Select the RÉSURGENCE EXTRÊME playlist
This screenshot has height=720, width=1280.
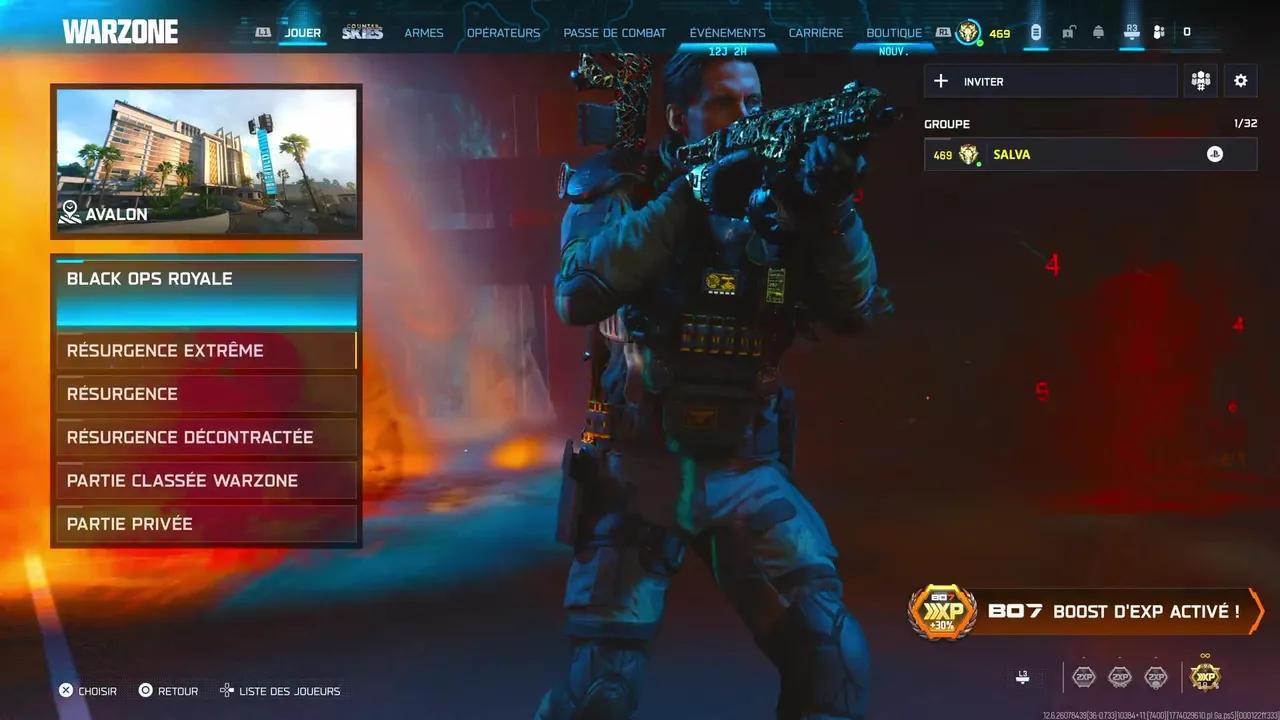coord(206,350)
